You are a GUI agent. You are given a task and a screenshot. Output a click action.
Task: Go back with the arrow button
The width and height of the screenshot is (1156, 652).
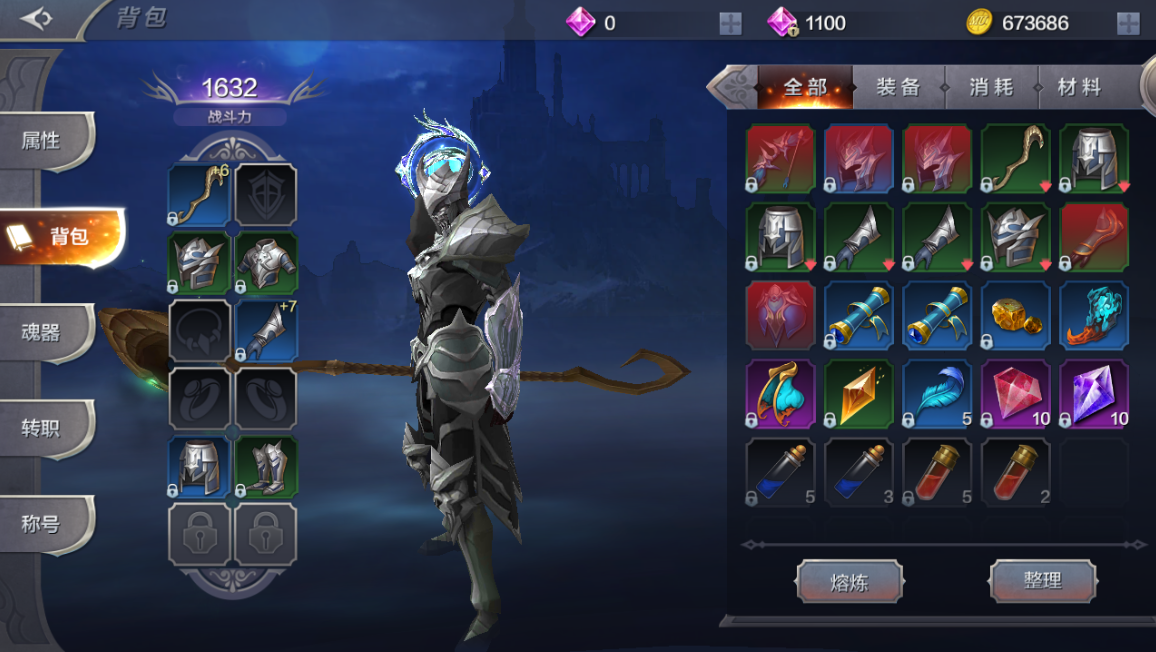tap(36, 19)
